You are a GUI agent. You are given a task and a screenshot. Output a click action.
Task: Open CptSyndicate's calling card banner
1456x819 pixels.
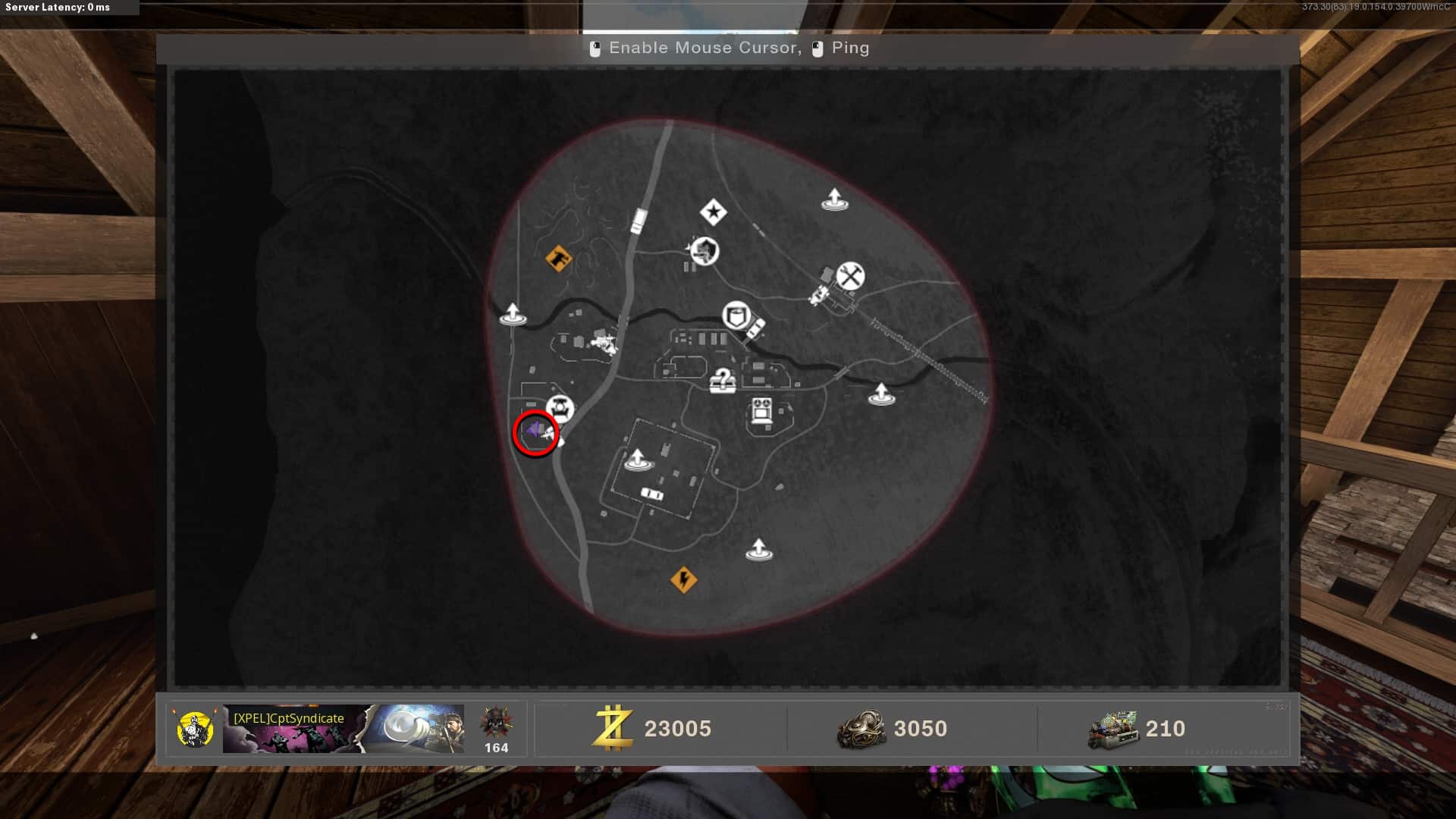coord(343,729)
